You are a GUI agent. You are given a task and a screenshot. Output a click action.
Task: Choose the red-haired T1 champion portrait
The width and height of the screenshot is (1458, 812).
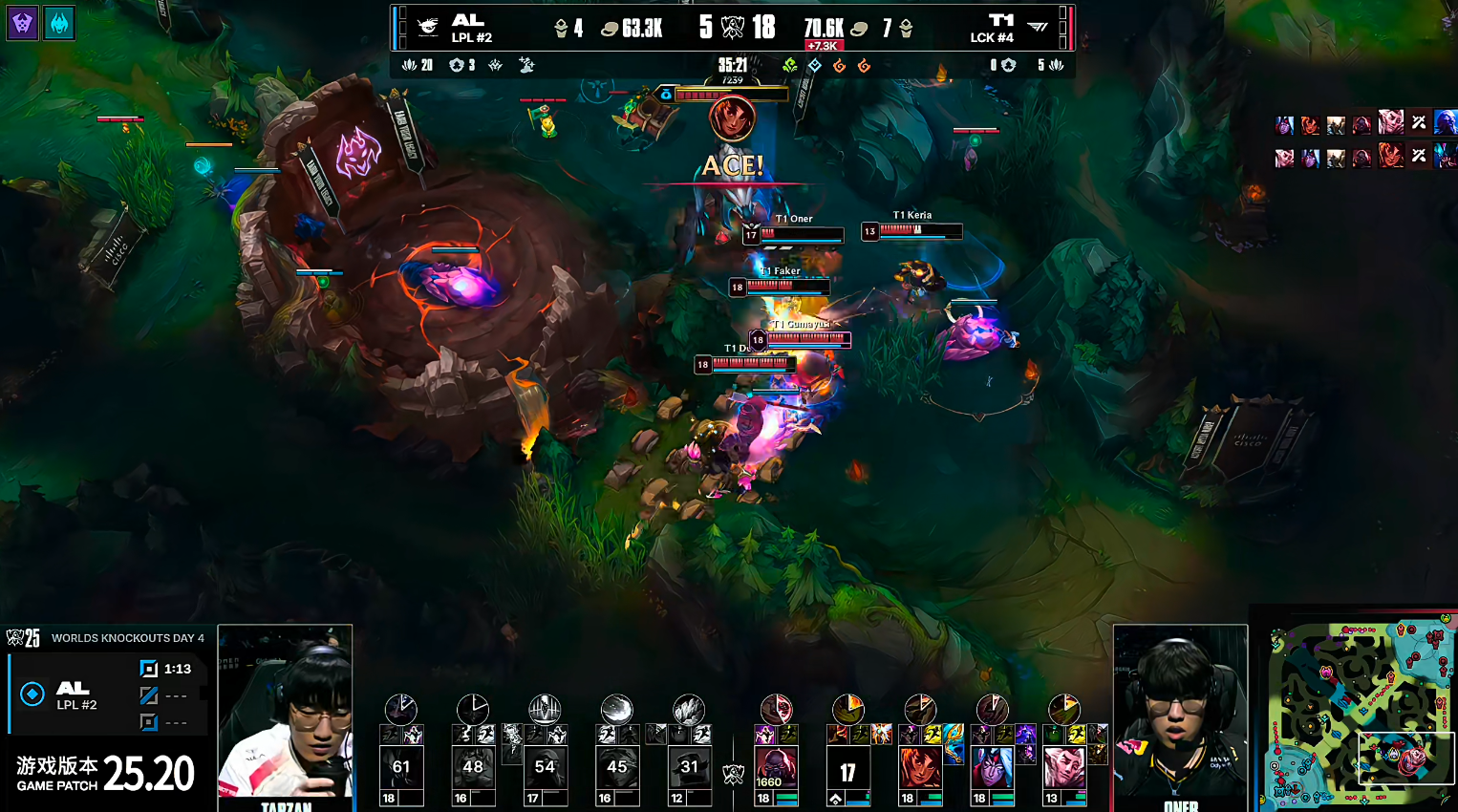pos(920,768)
